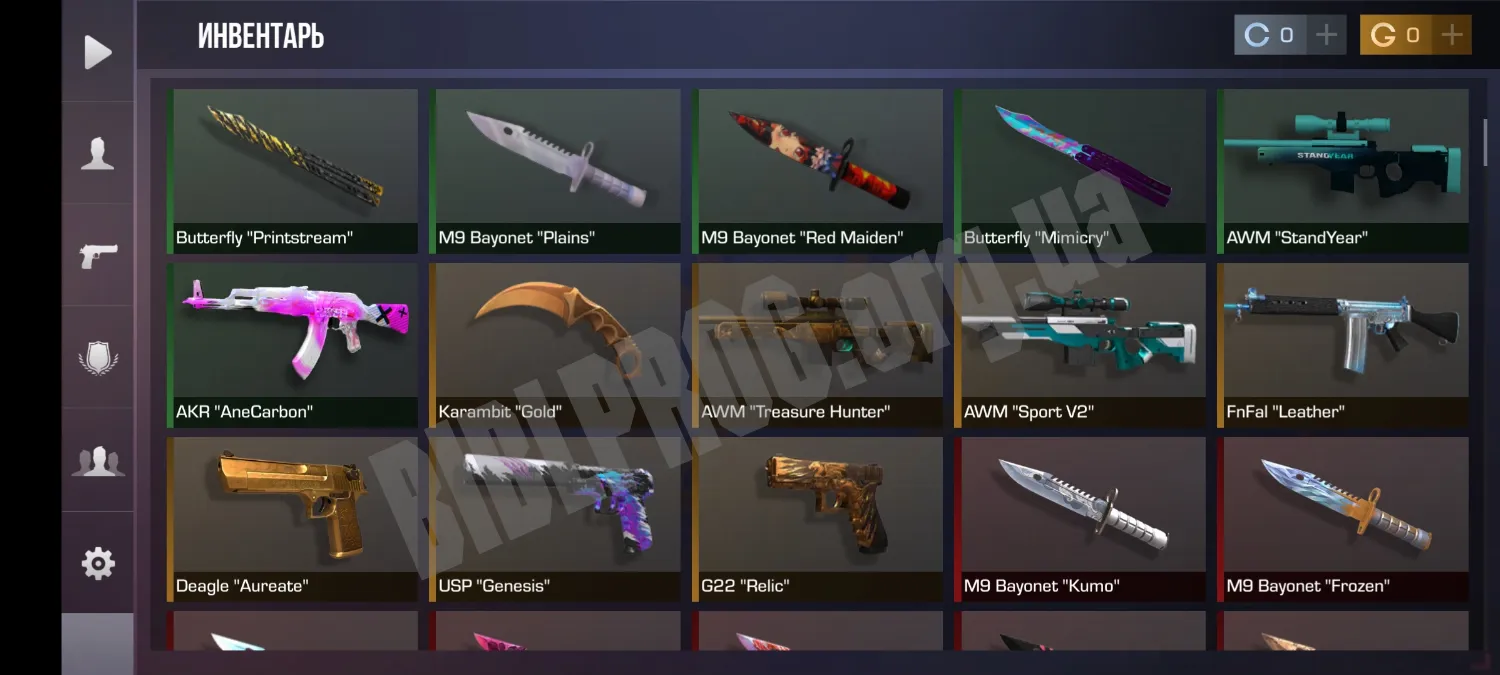Open the AWM "Treasure Hunter" item
The image size is (1500, 675).
(x=818, y=344)
